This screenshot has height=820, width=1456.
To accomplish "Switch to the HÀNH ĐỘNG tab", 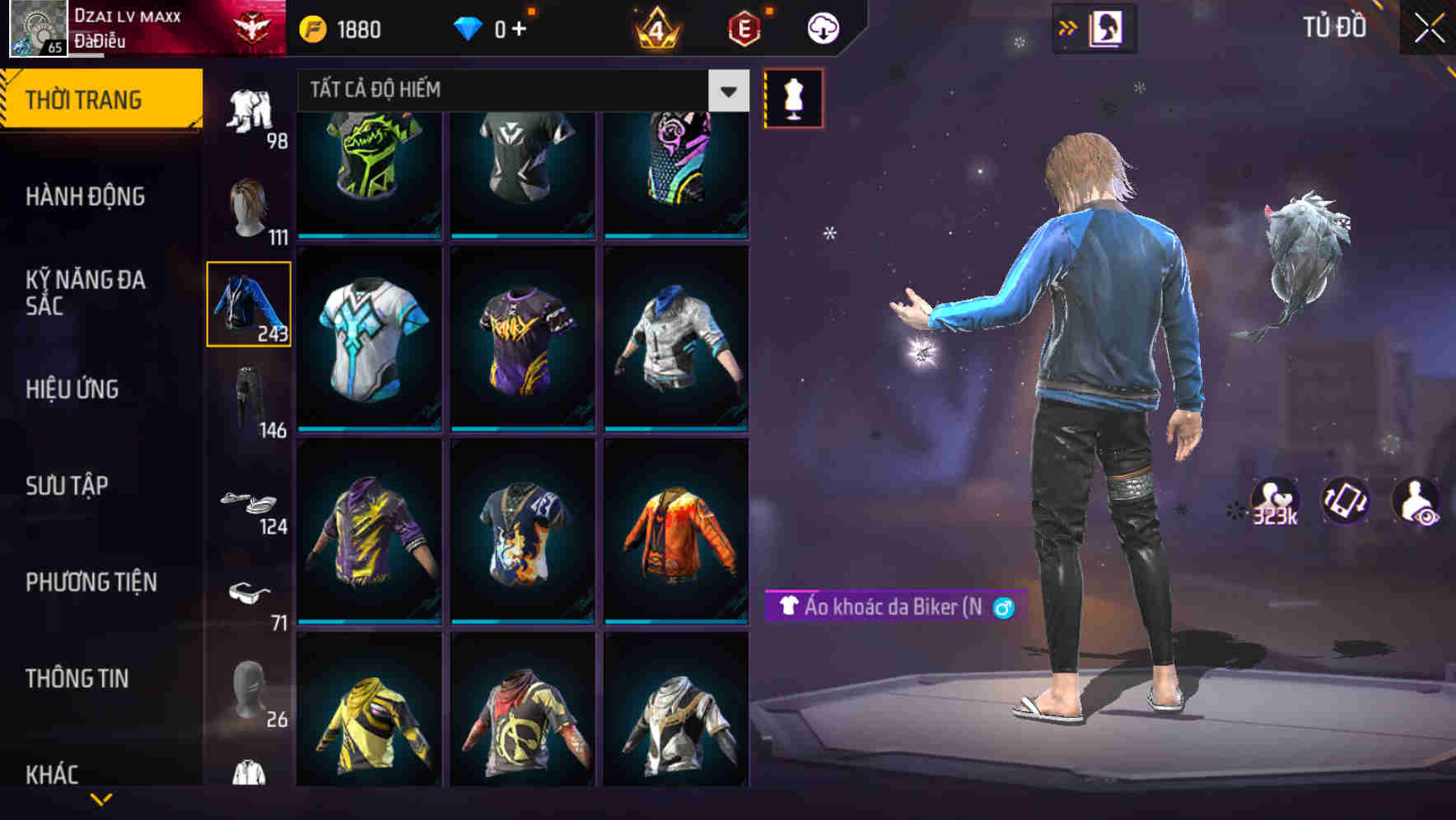I will [x=99, y=196].
